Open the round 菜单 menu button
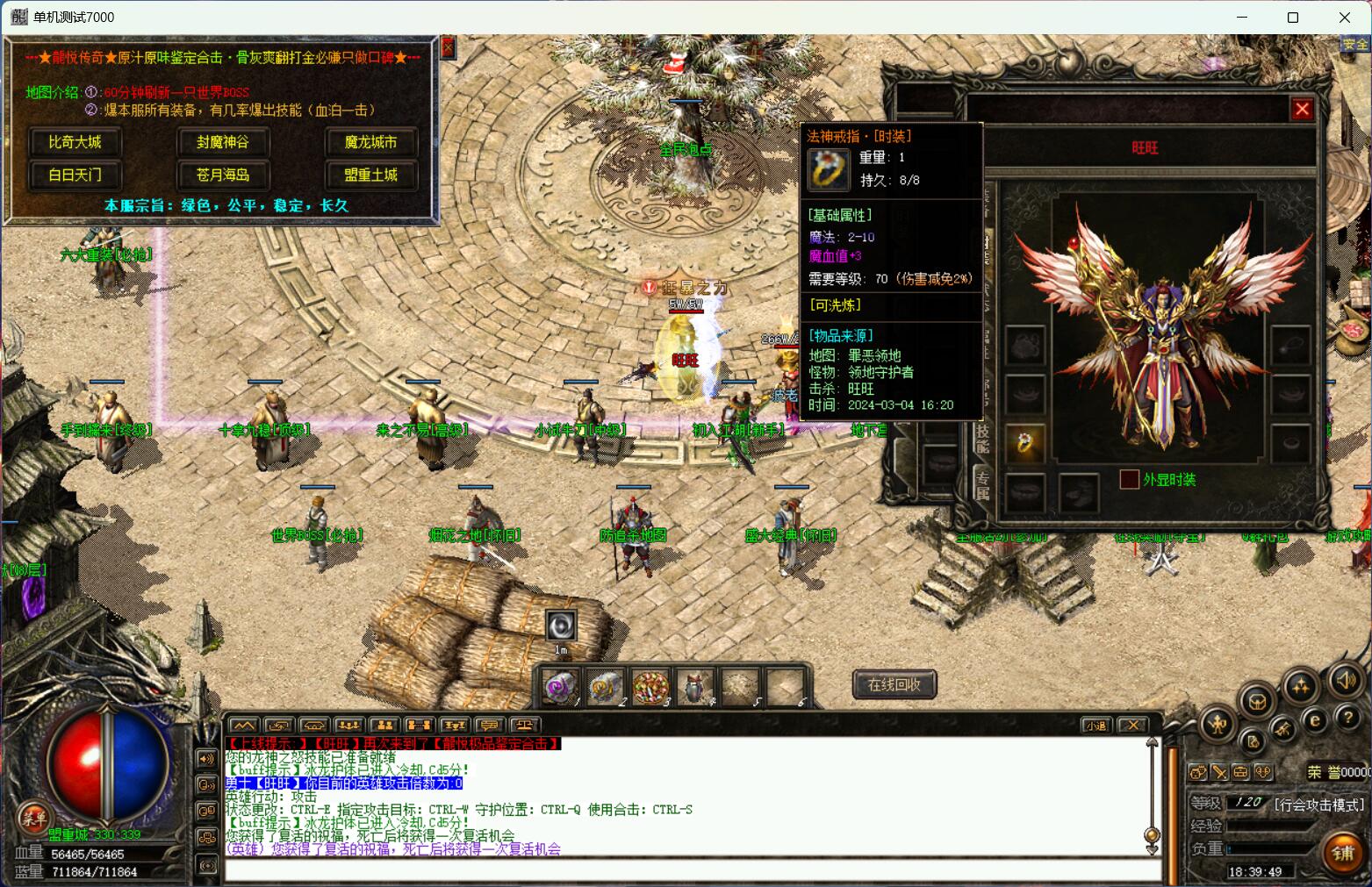 tap(33, 819)
